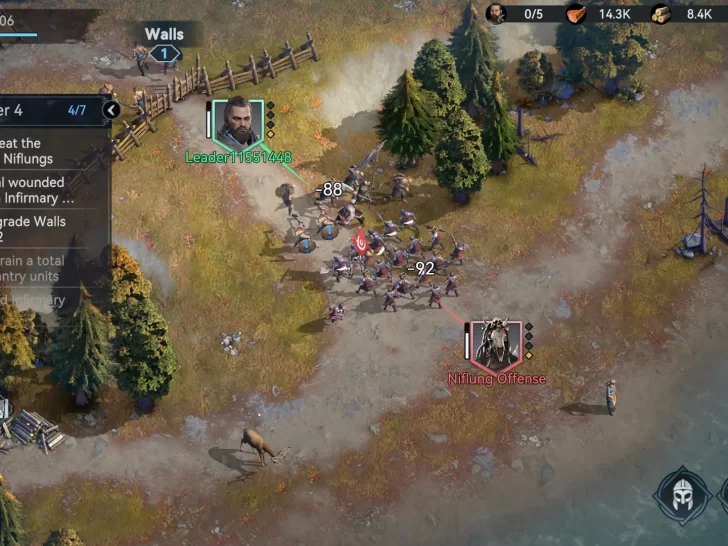Open the march queue 0/5 indicator
This screenshot has height=546, width=728.
(x=515, y=14)
